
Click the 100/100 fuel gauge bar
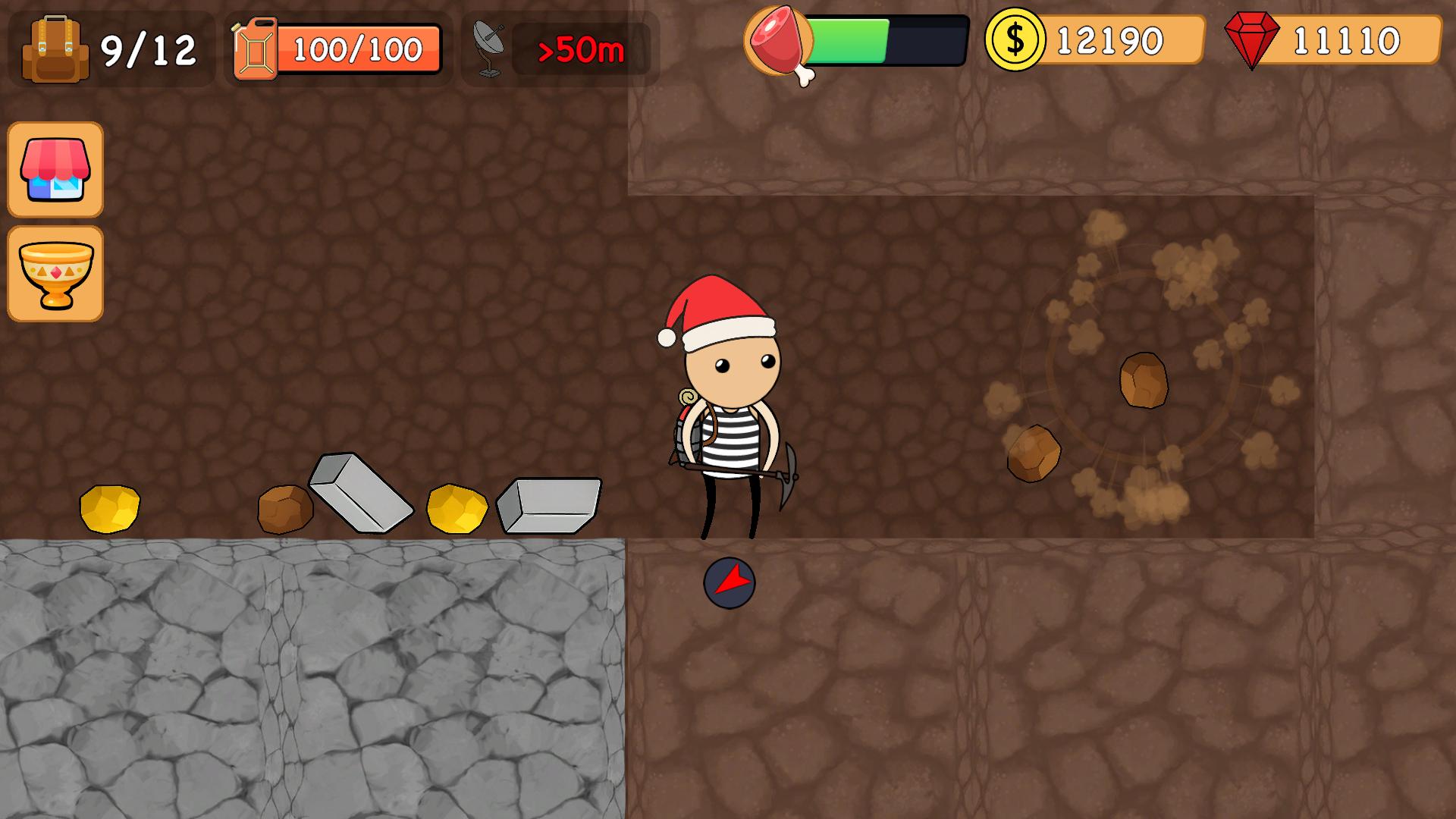pos(356,49)
